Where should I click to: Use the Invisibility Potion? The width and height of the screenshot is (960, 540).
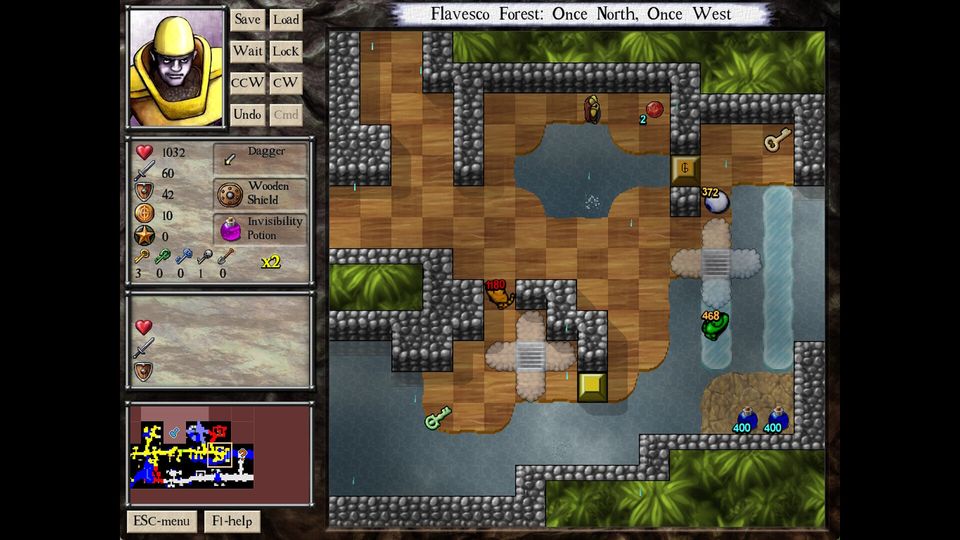click(x=260, y=228)
